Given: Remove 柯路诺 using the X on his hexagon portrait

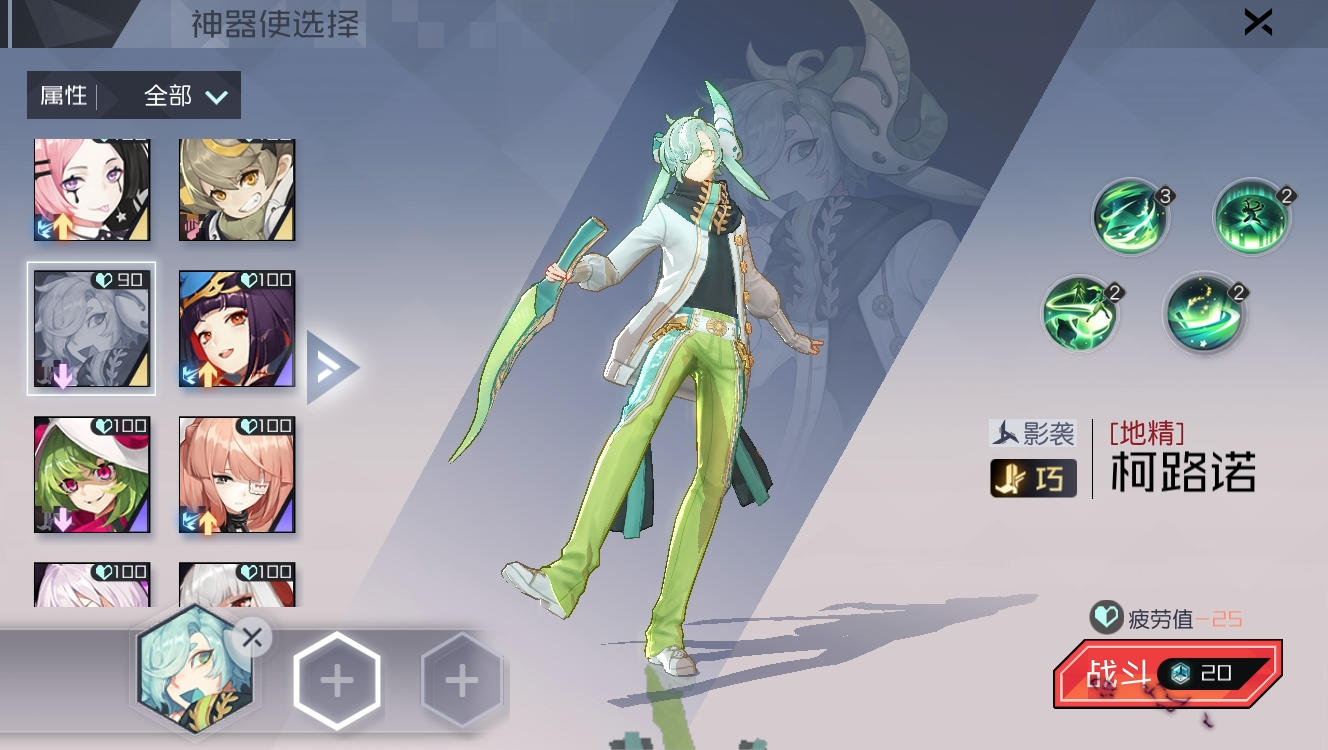Looking at the screenshot, I should click(x=251, y=637).
